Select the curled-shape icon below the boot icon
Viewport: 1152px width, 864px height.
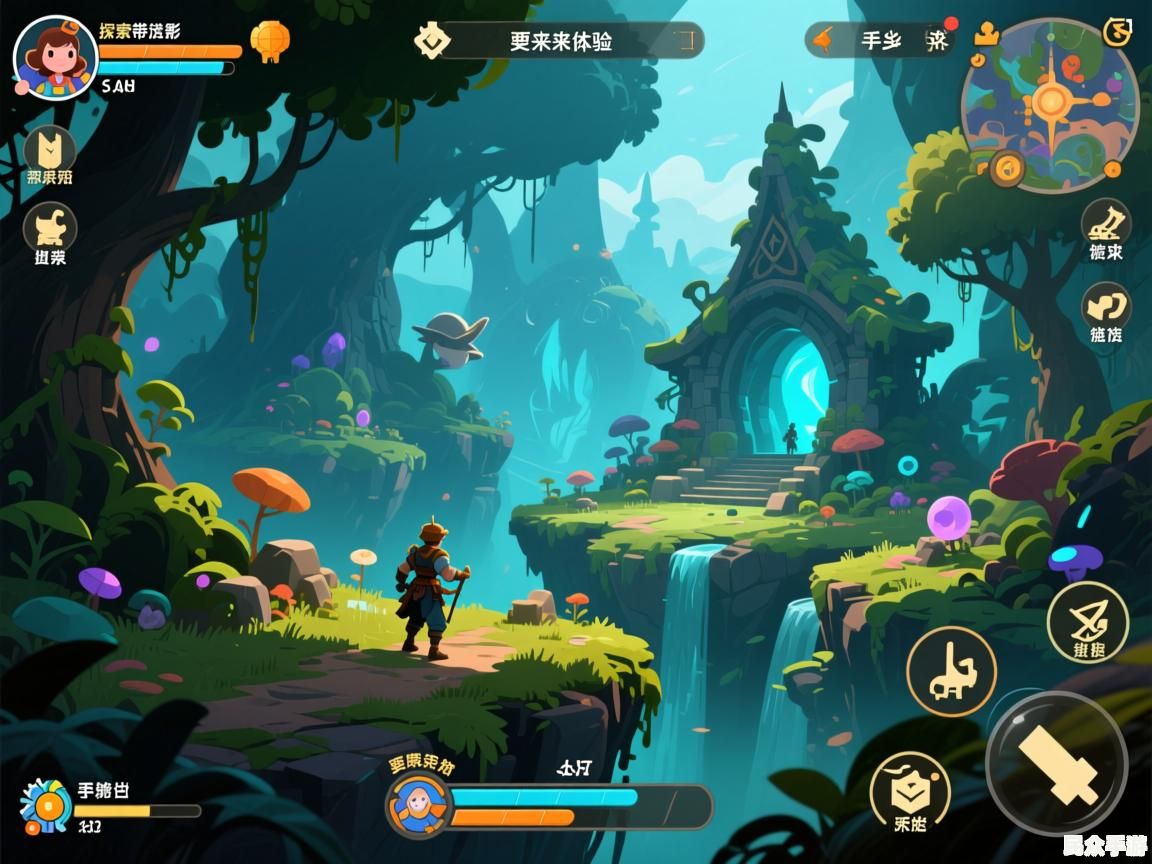coord(1106,306)
